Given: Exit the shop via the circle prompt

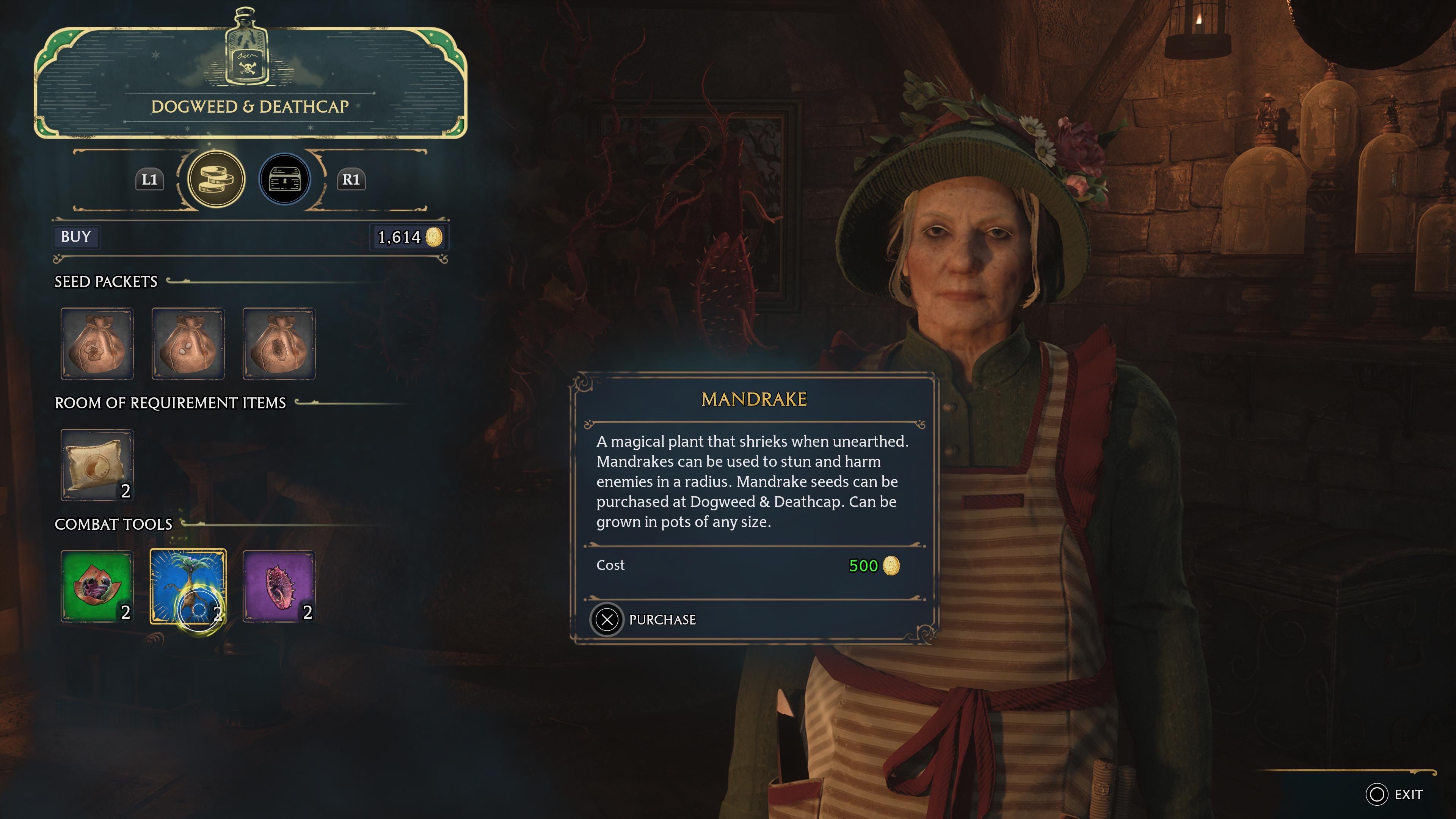Looking at the screenshot, I should (x=1378, y=794).
